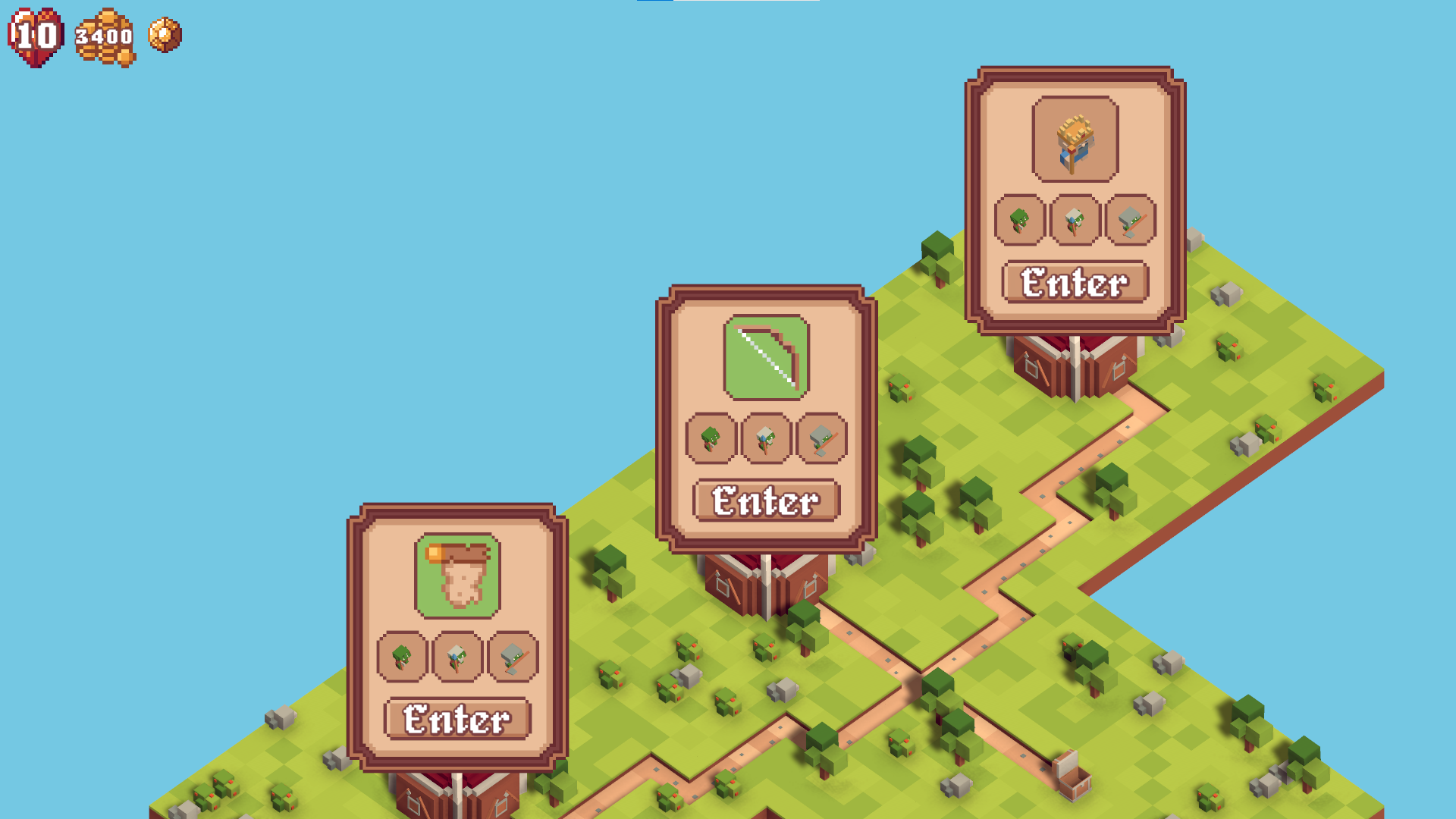Screen dimensions: 1456x819
Task: Select the axe goblin icon on right sign
Action: point(1129,221)
